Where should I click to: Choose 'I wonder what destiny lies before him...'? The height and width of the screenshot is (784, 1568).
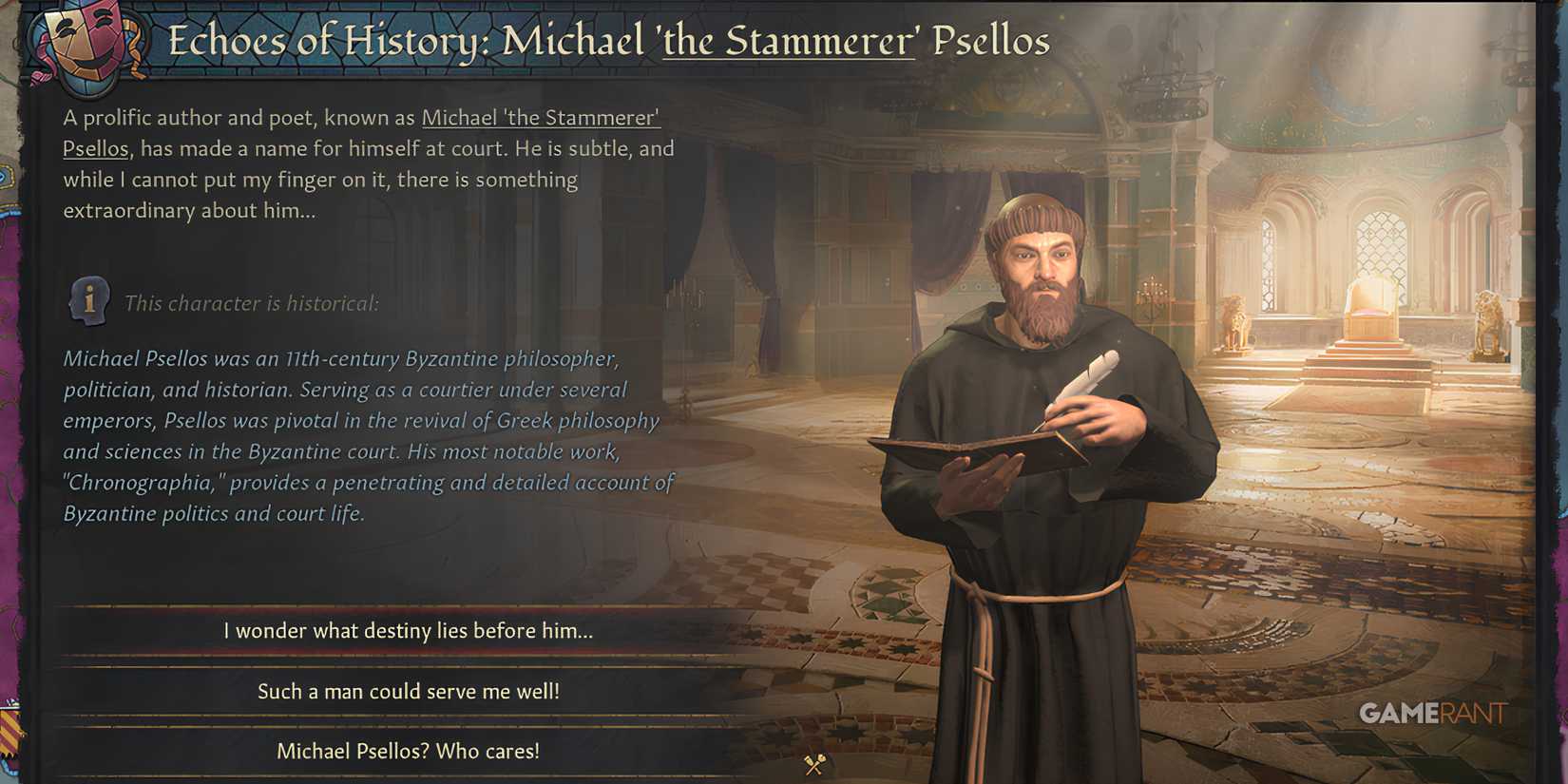pos(407,630)
